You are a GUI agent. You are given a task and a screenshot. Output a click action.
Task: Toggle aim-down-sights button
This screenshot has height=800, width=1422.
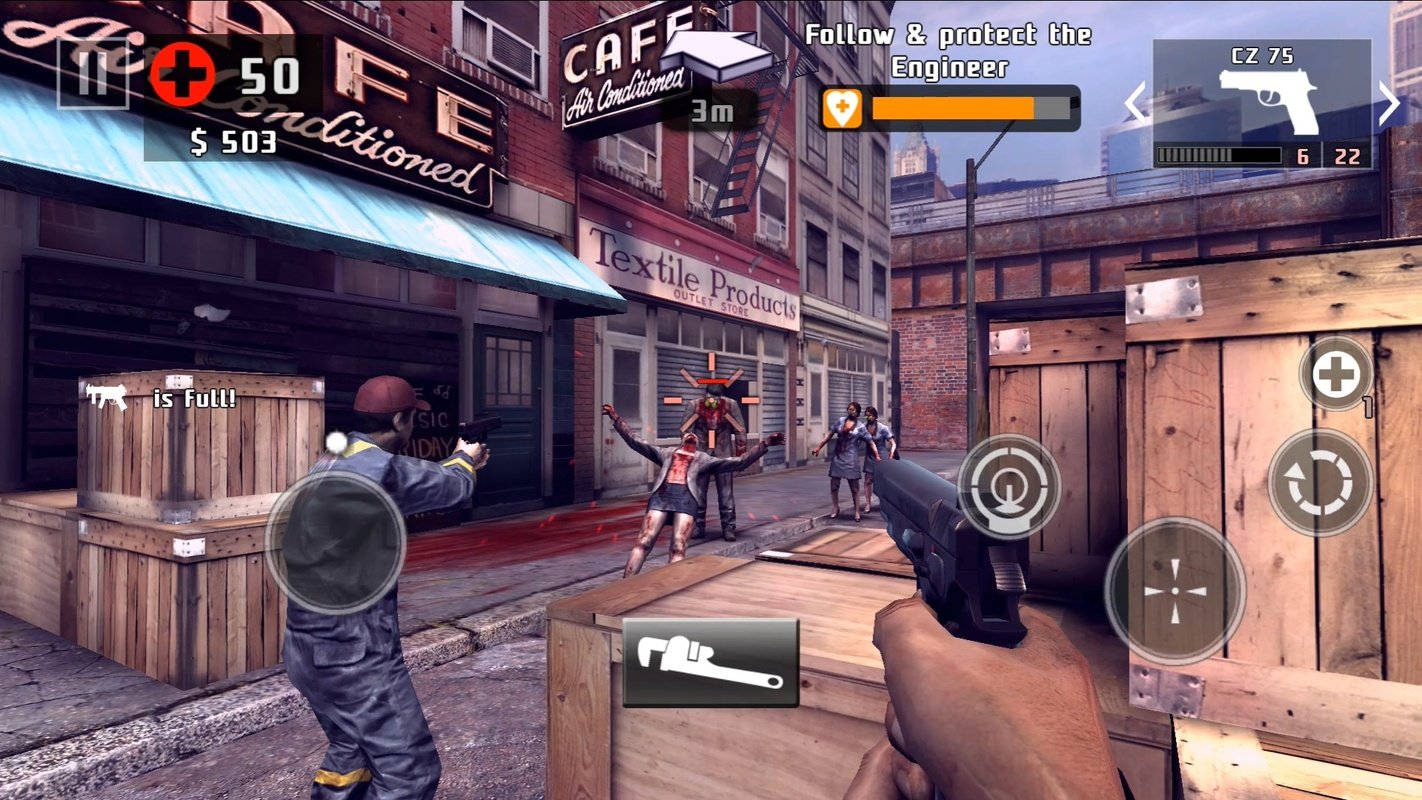(x=1009, y=487)
